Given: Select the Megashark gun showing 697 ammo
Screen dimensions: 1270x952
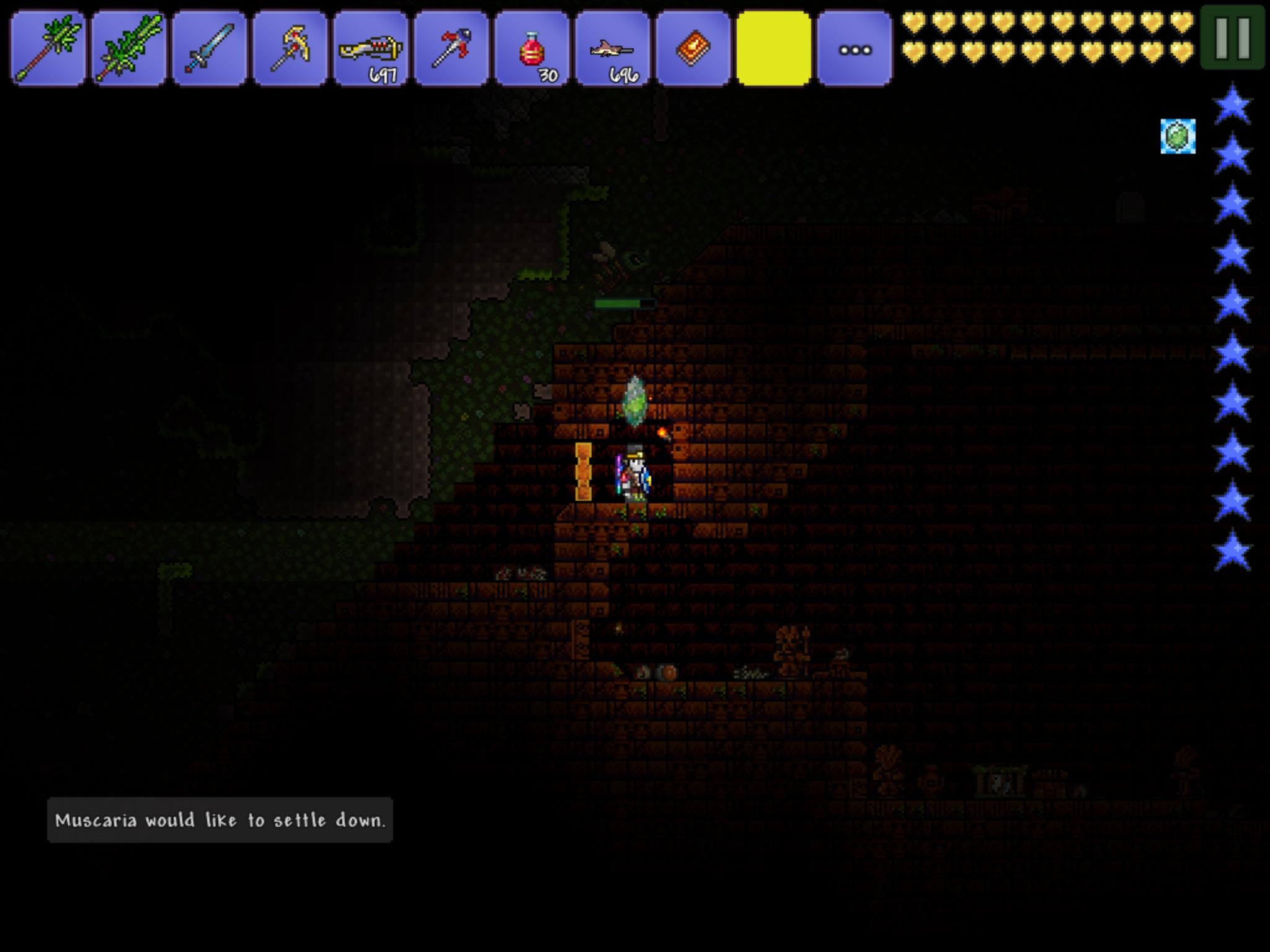Looking at the screenshot, I should (371, 45).
